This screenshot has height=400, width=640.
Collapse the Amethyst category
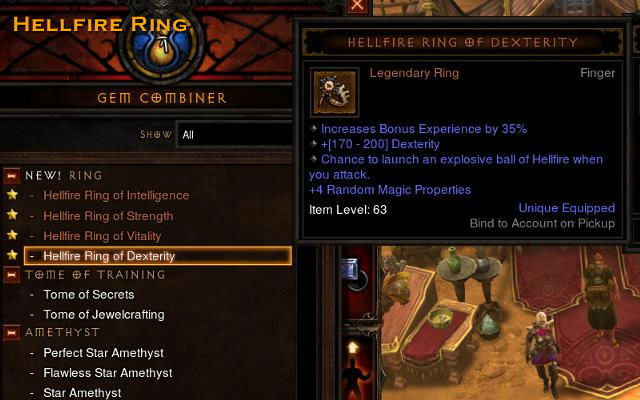tap(12, 333)
